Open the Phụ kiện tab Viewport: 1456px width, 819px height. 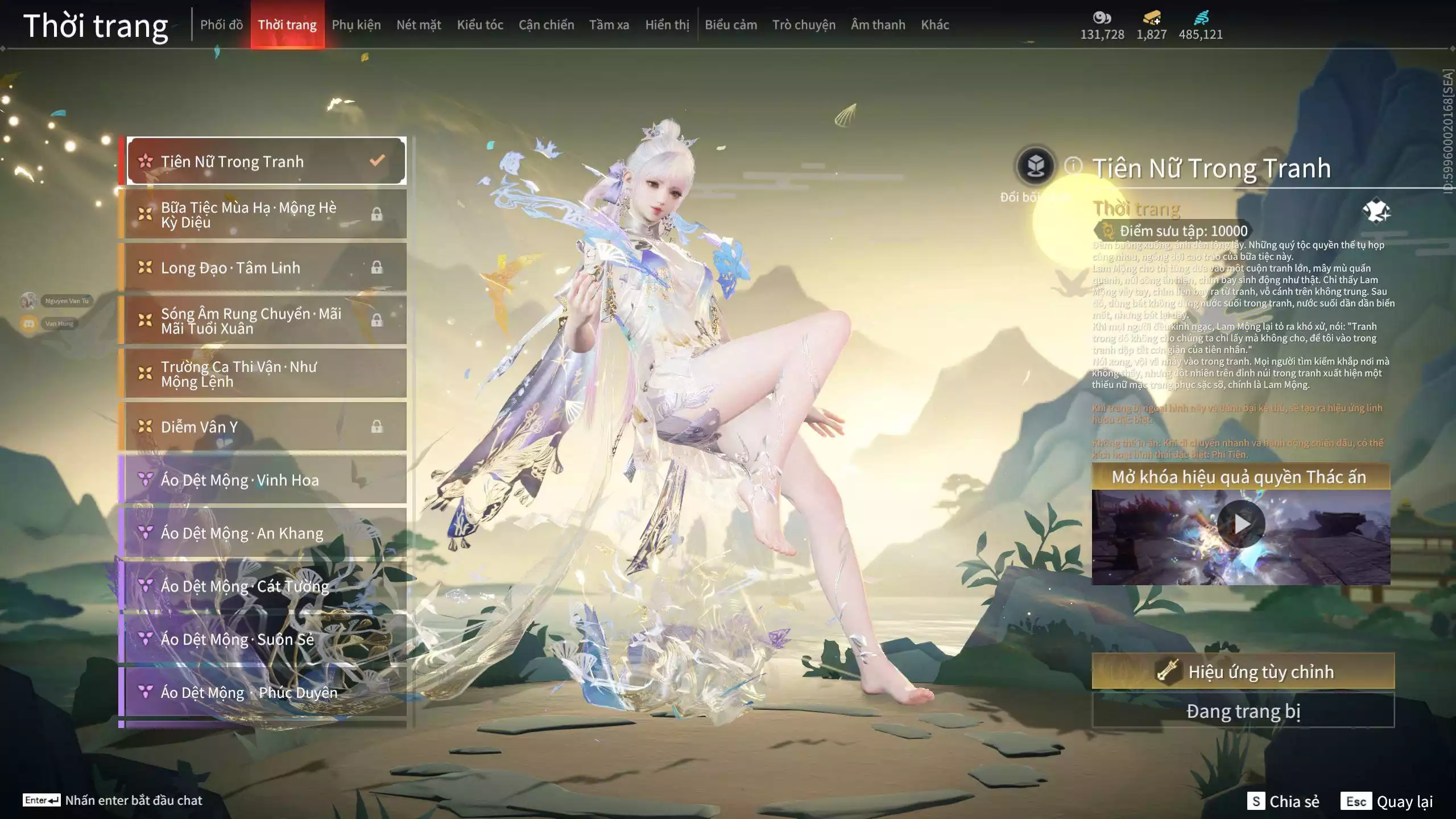(356, 25)
